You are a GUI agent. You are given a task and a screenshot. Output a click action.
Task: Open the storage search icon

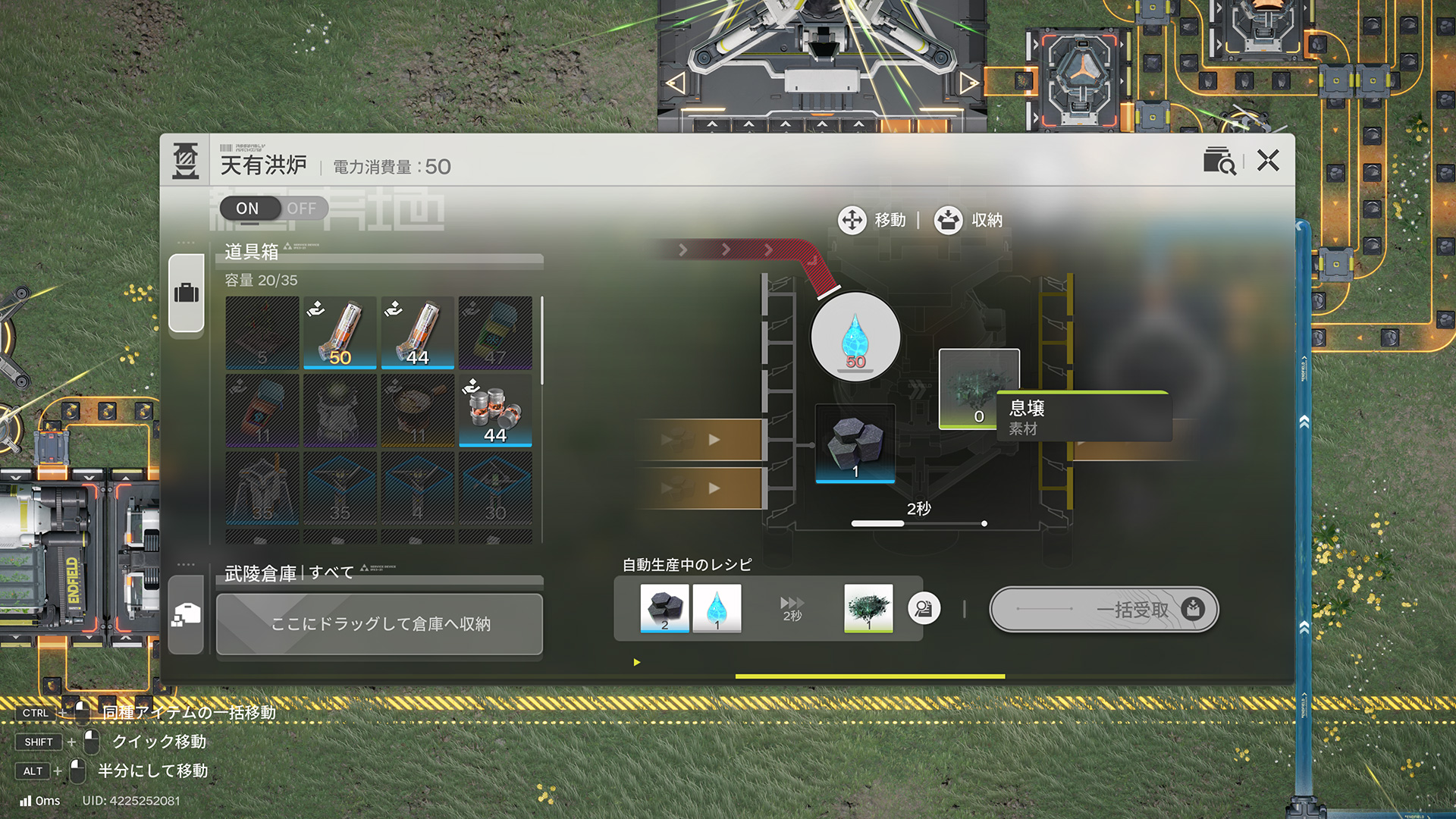pos(1219,161)
